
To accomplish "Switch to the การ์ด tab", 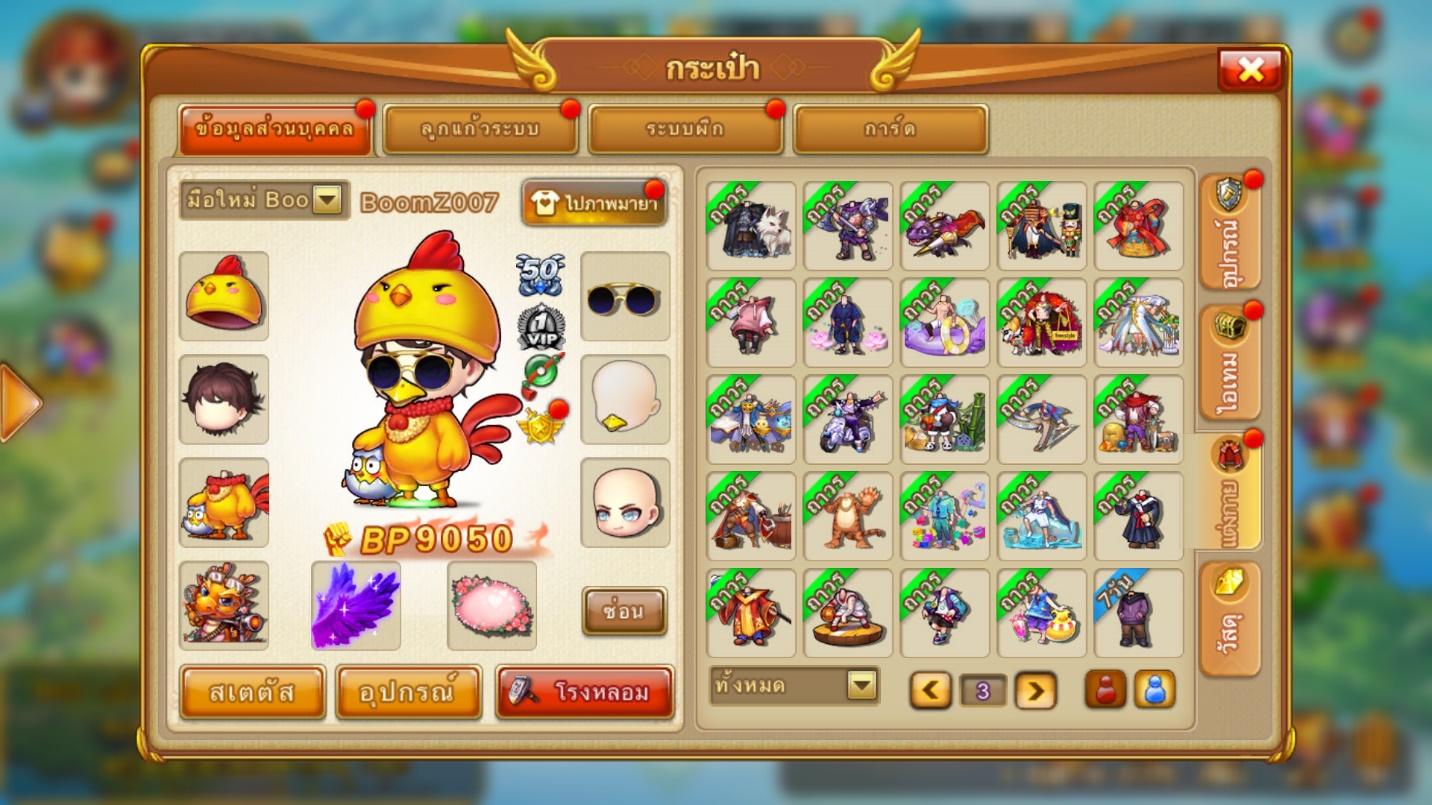I will pyautogui.click(x=890, y=130).
